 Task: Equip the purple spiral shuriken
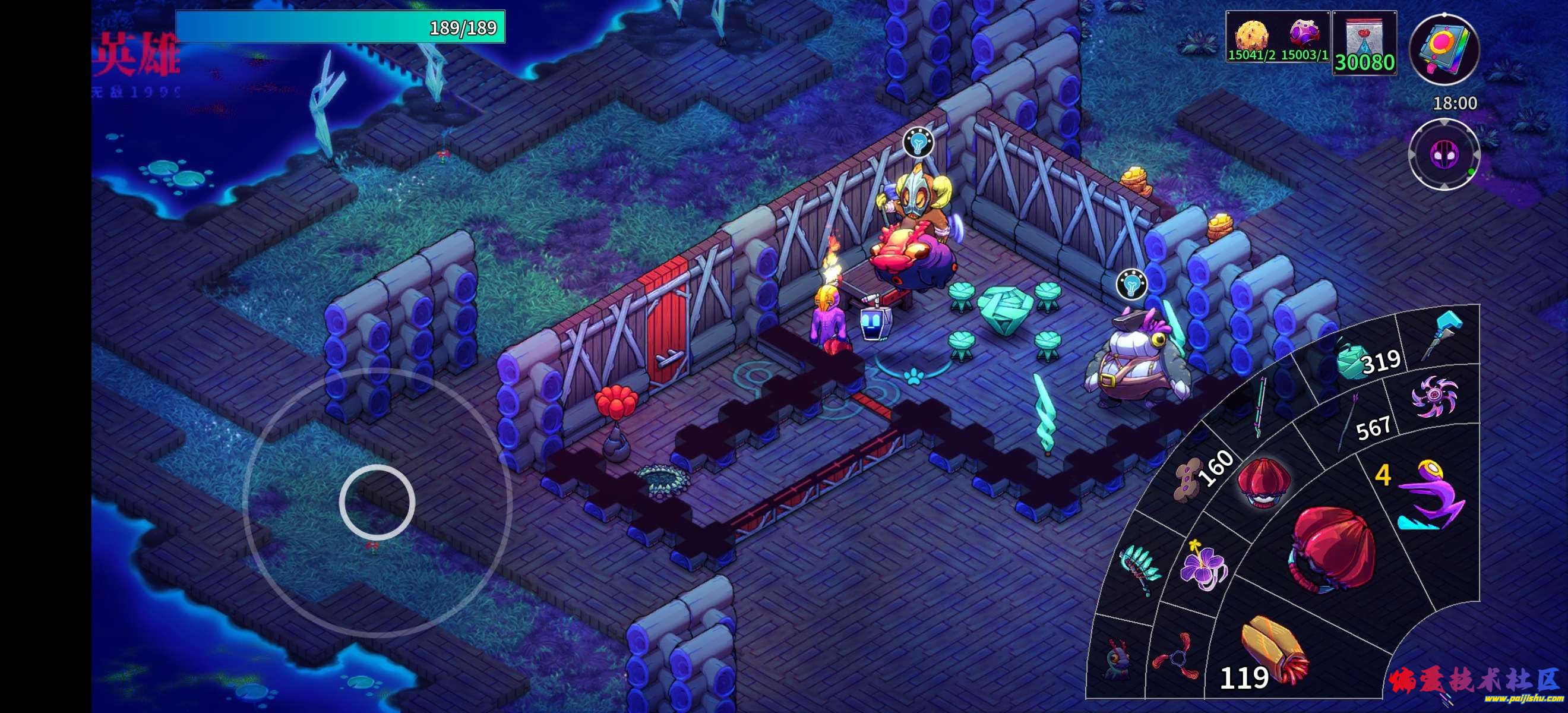(x=1434, y=396)
